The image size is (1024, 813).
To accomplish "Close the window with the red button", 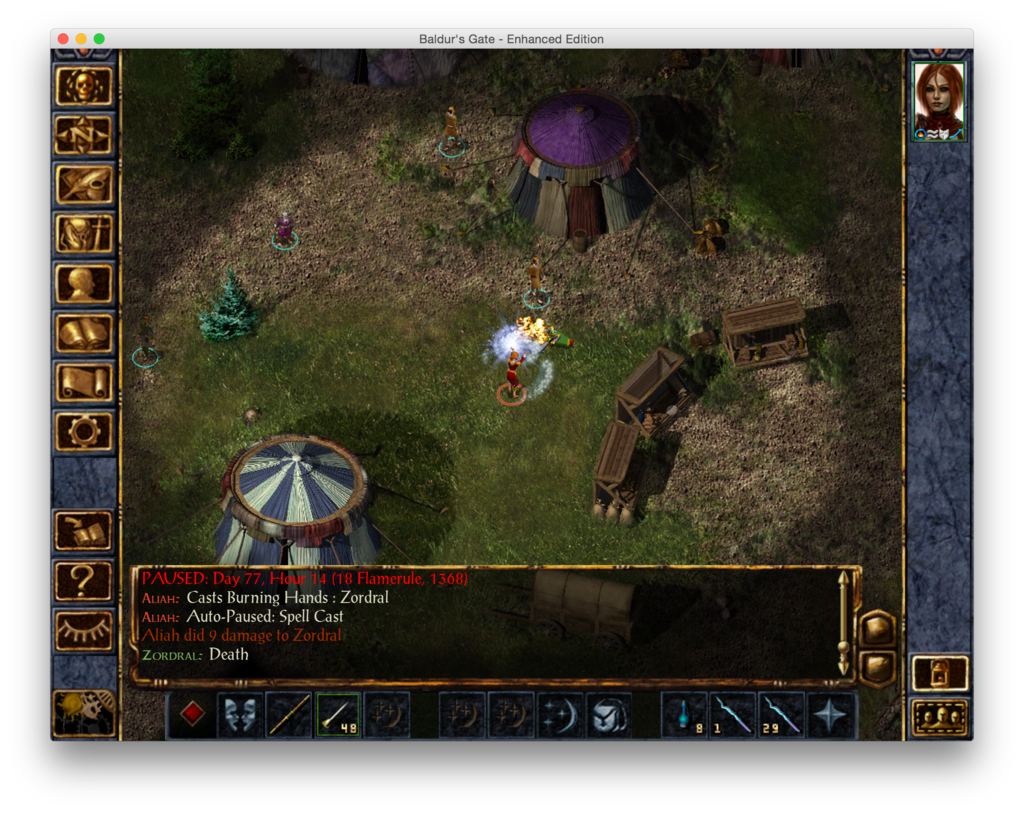I will tap(63, 39).
